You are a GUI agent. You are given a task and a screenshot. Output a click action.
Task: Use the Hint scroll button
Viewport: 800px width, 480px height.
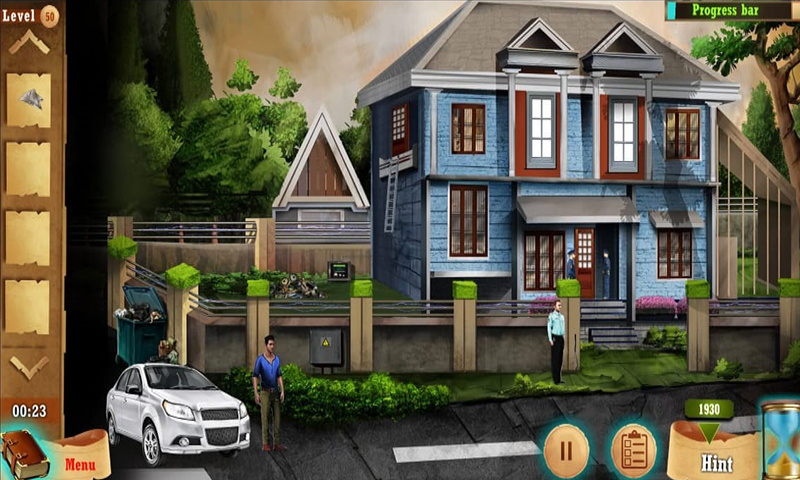[x=716, y=453]
